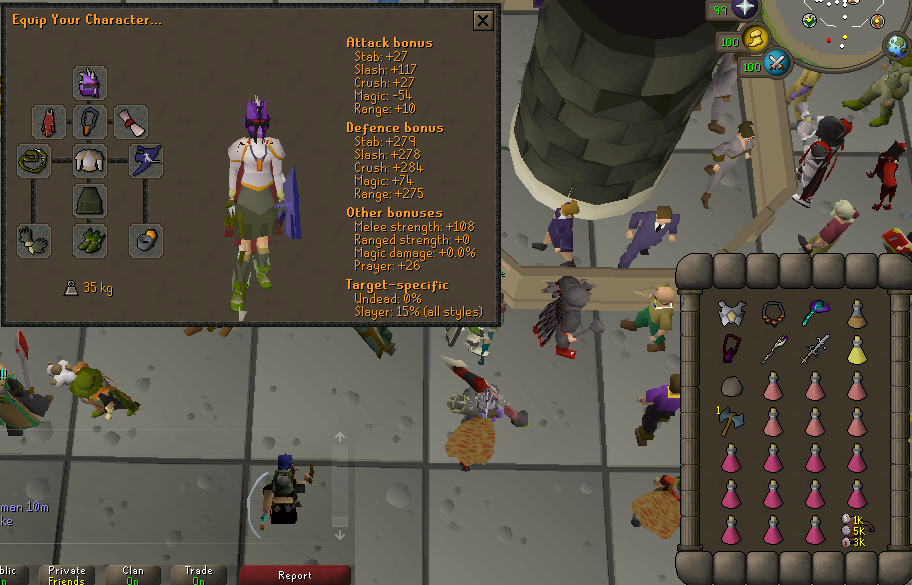The width and height of the screenshot is (912, 585).
Task: Select the amulet equipment slot
Action: click(90, 122)
